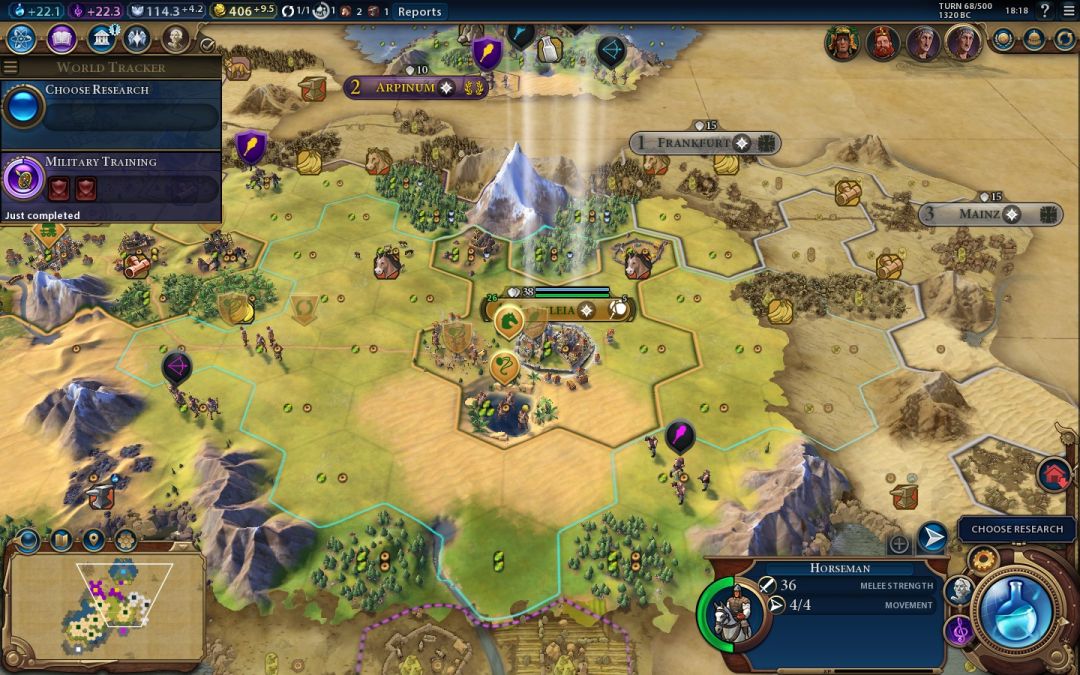
Task: View the Government screen
Action: pyautogui.click(x=100, y=40)
